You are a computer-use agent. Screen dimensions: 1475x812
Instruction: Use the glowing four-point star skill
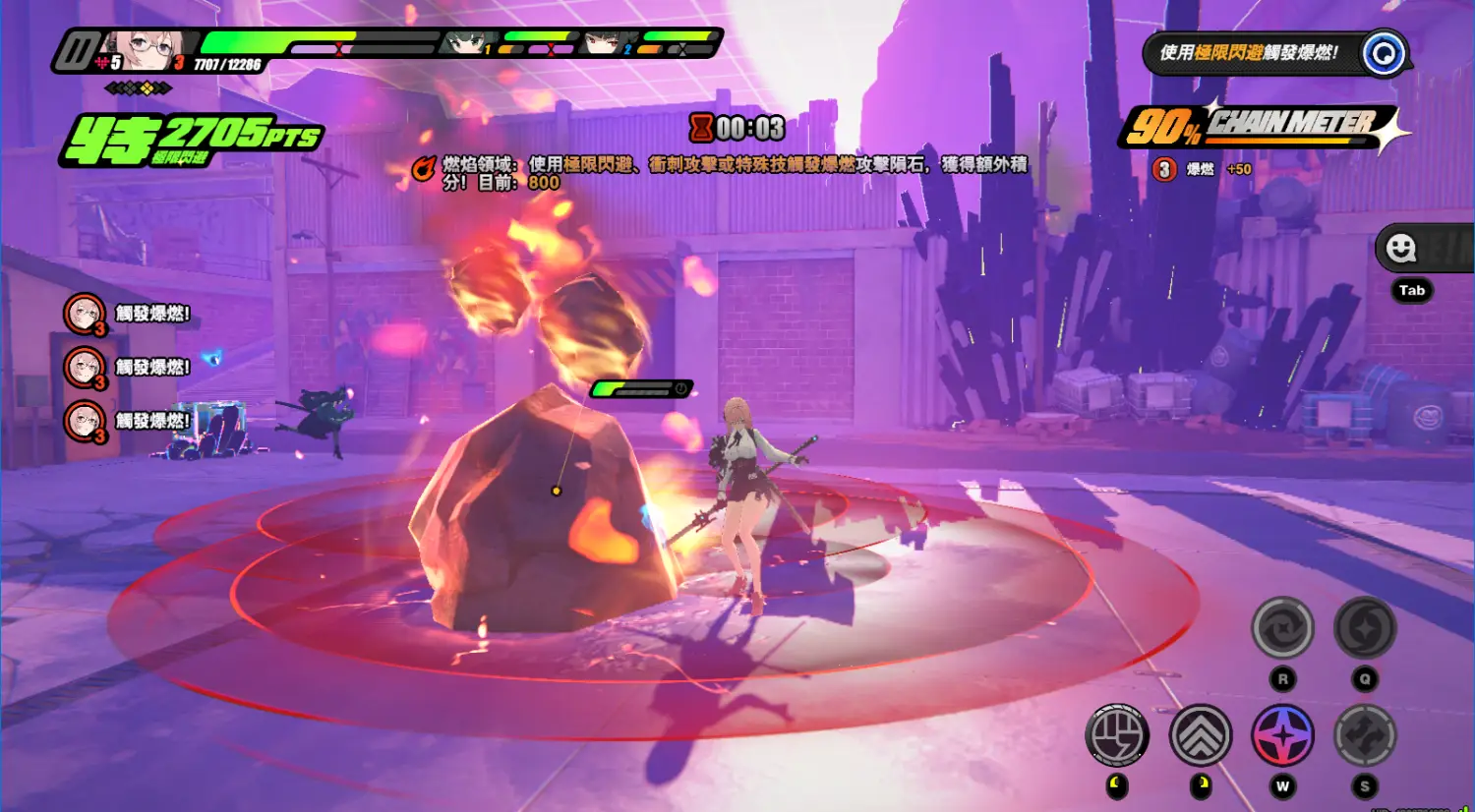[1282, 735]
